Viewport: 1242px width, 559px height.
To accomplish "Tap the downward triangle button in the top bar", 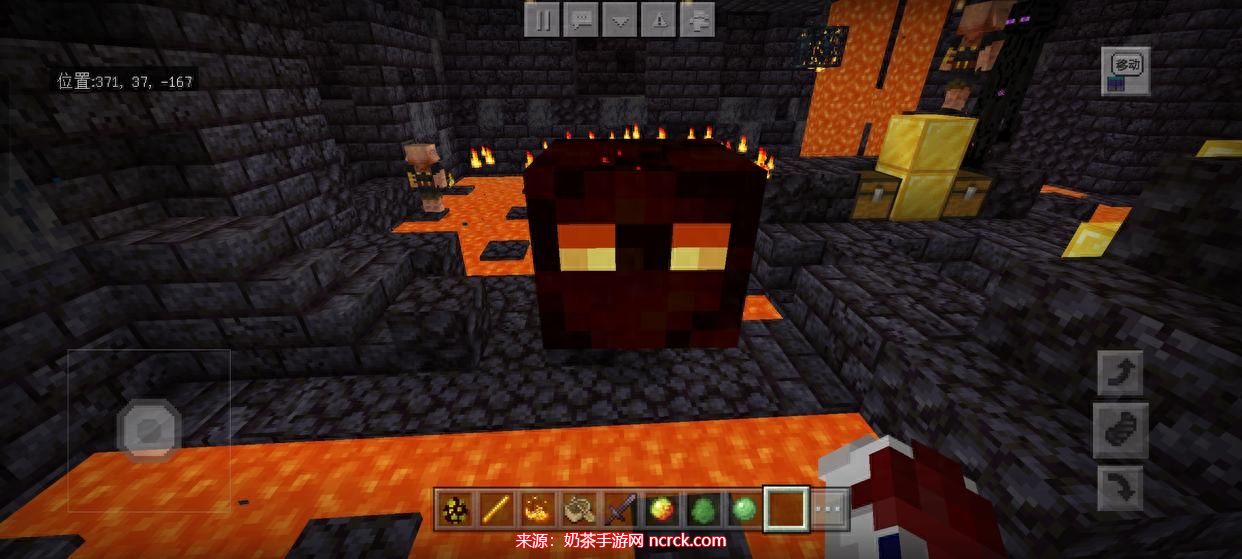I will 620,20.
